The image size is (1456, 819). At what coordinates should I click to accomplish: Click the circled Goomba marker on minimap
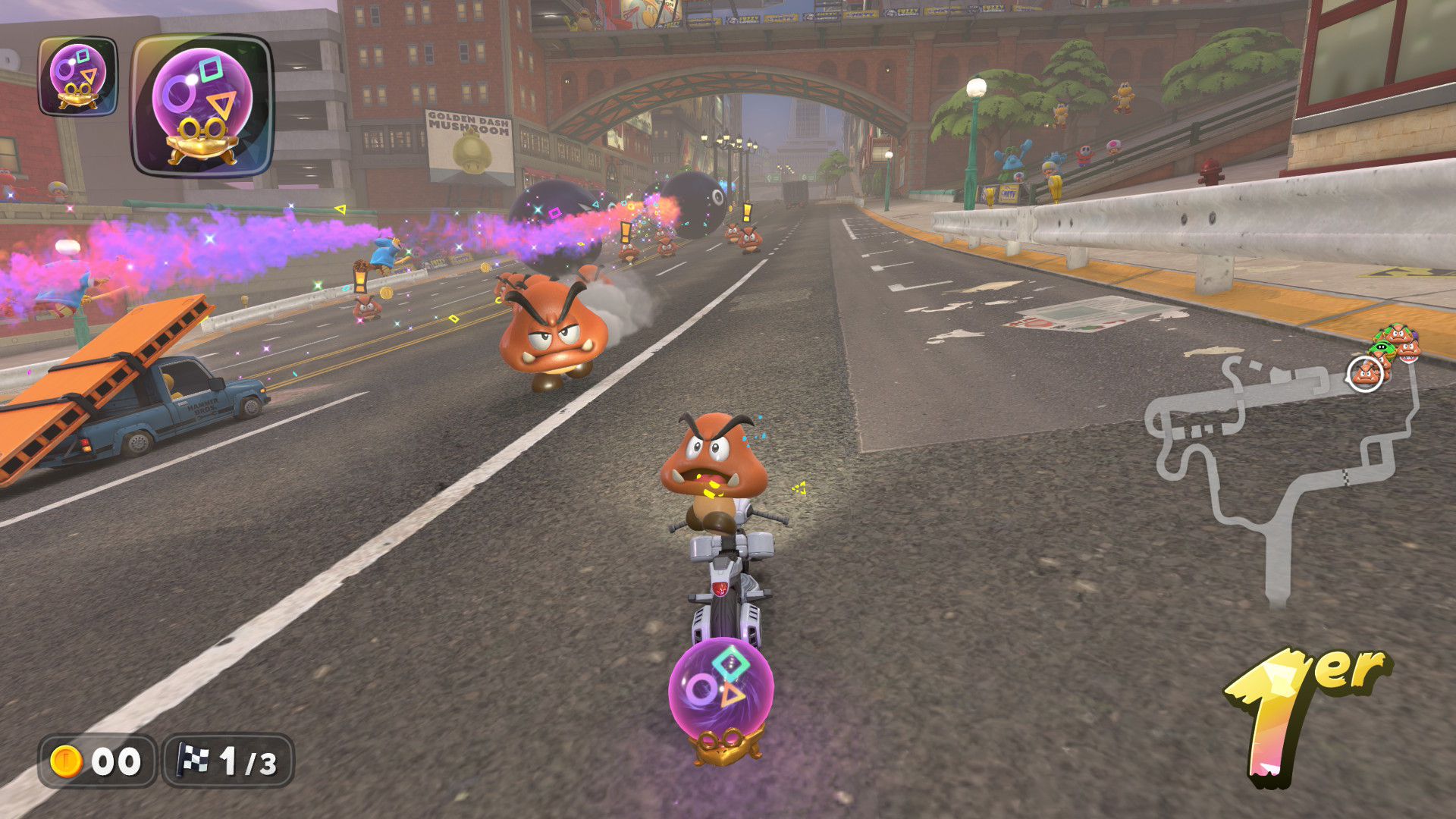(1365, 374)
